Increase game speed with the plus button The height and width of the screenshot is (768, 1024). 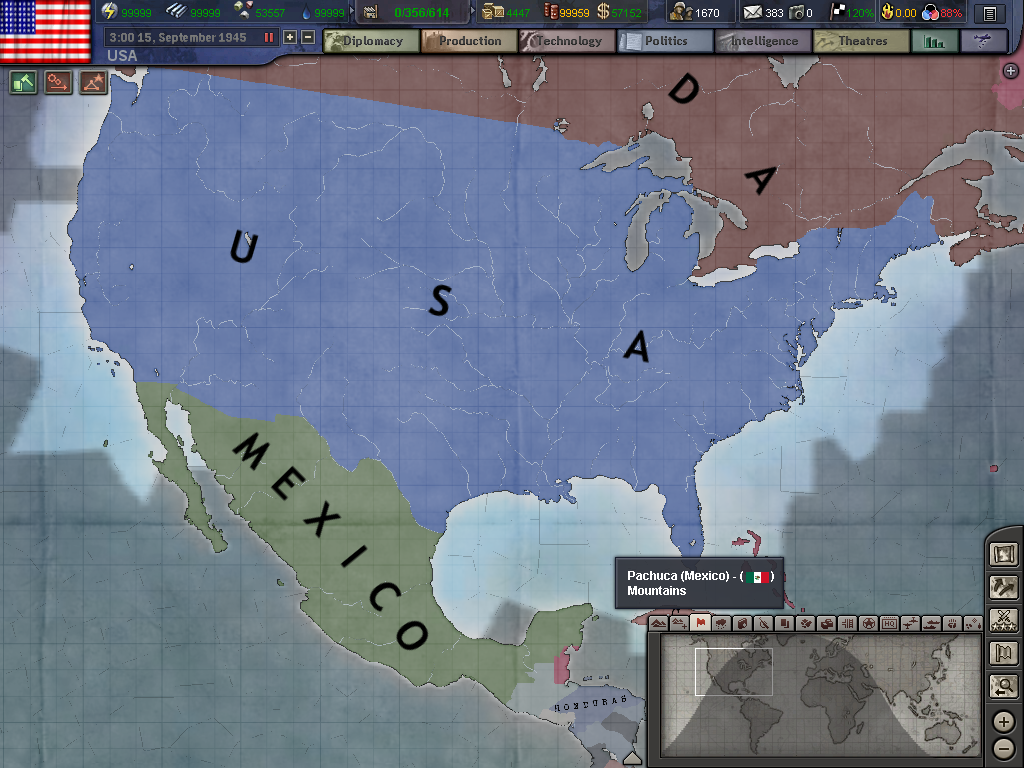point(290,37)
